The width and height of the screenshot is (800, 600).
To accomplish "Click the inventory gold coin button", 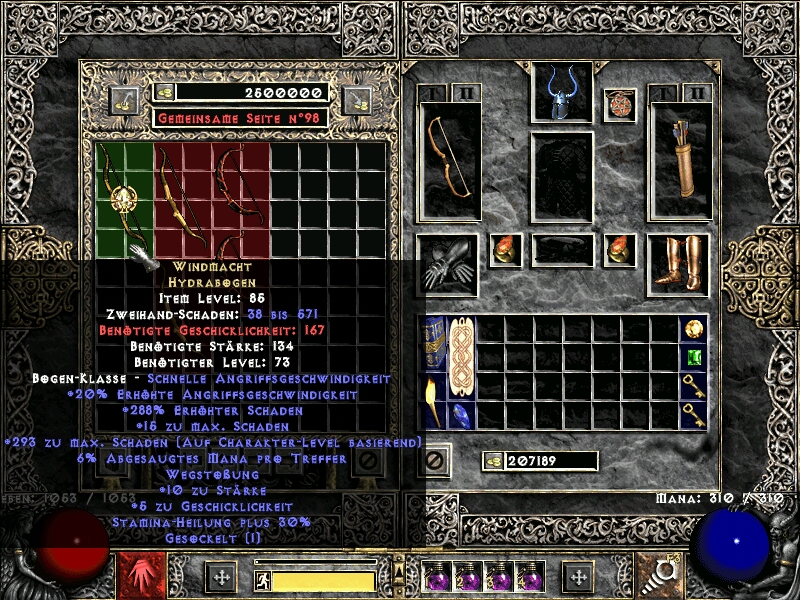I will 494,461.
